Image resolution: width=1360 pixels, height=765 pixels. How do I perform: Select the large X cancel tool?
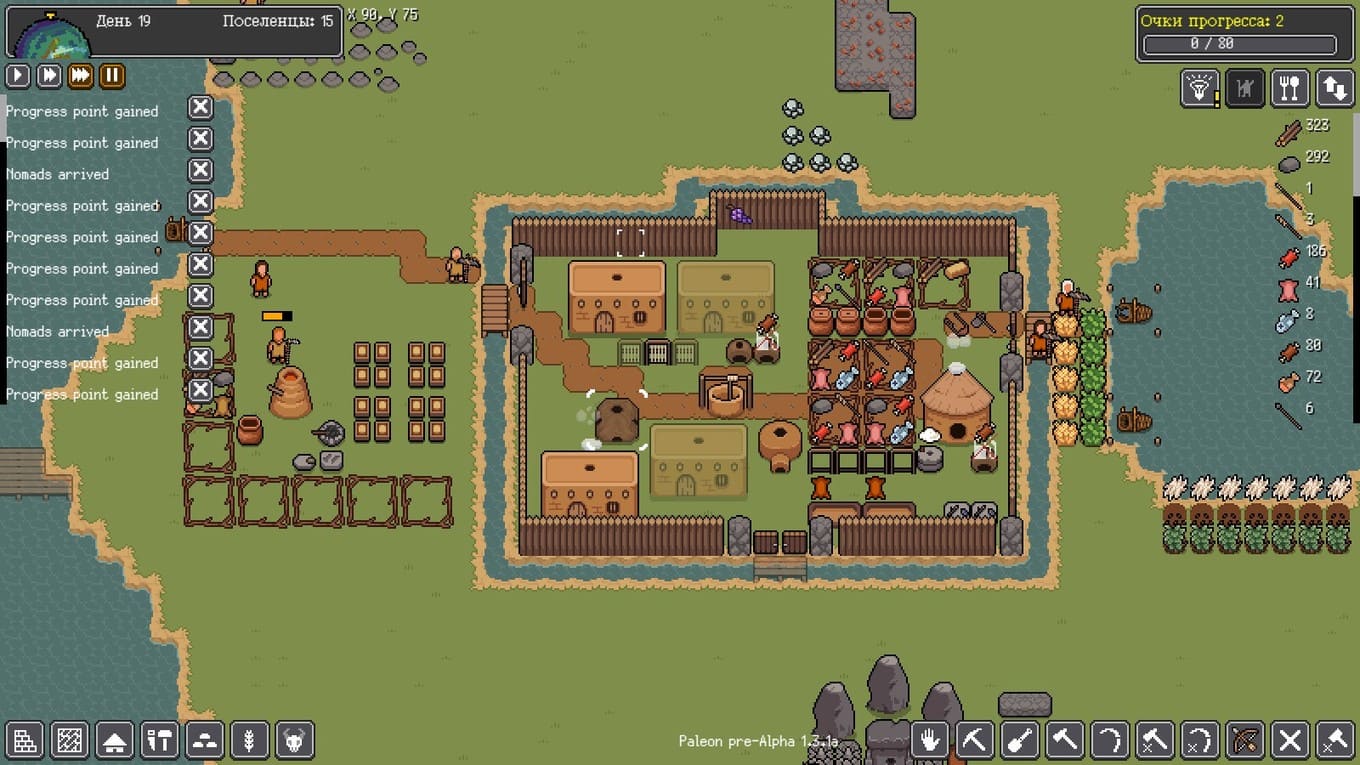click(x=1290, y=740)
